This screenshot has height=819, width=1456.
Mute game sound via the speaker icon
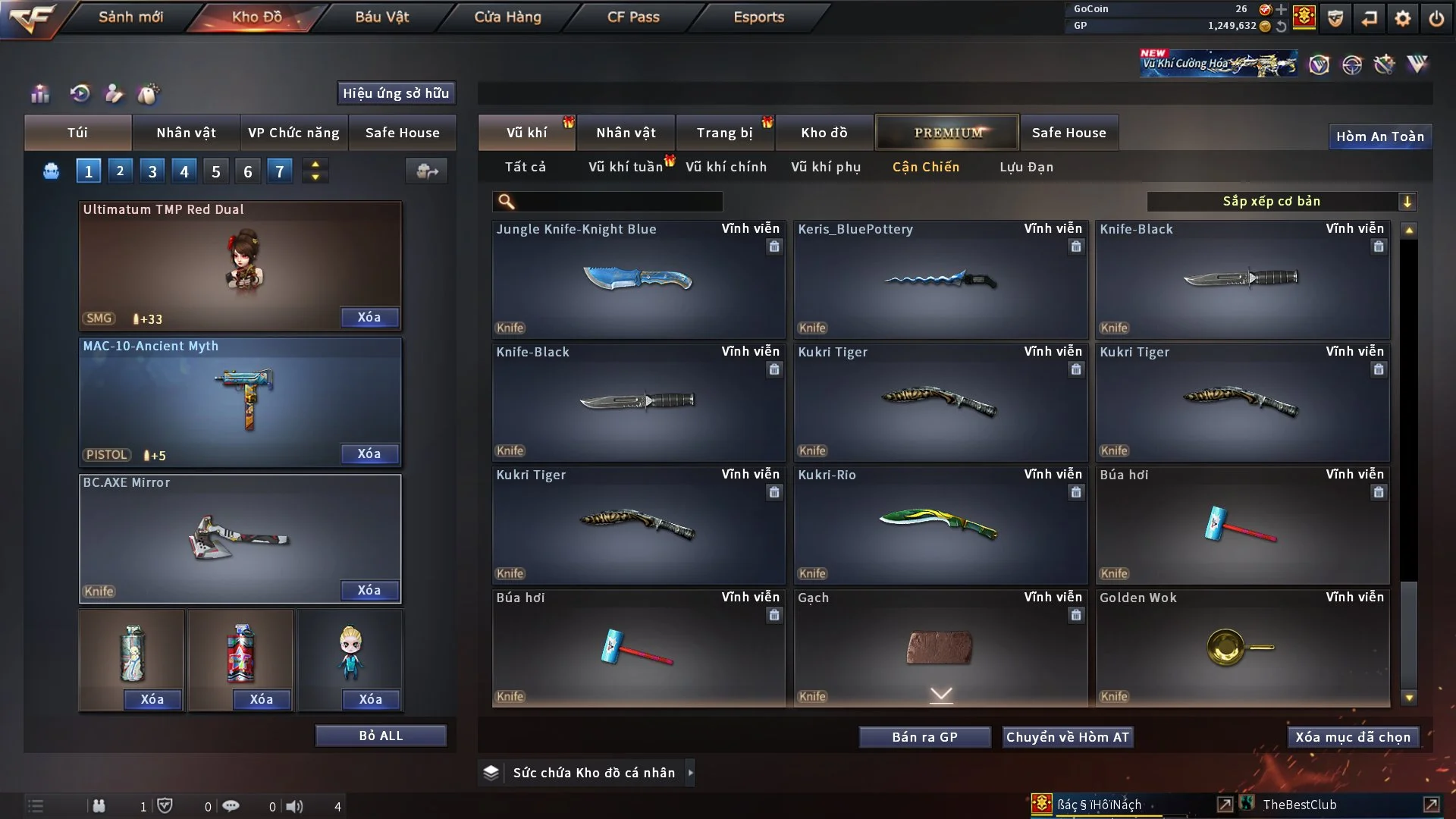click(296, 806)
